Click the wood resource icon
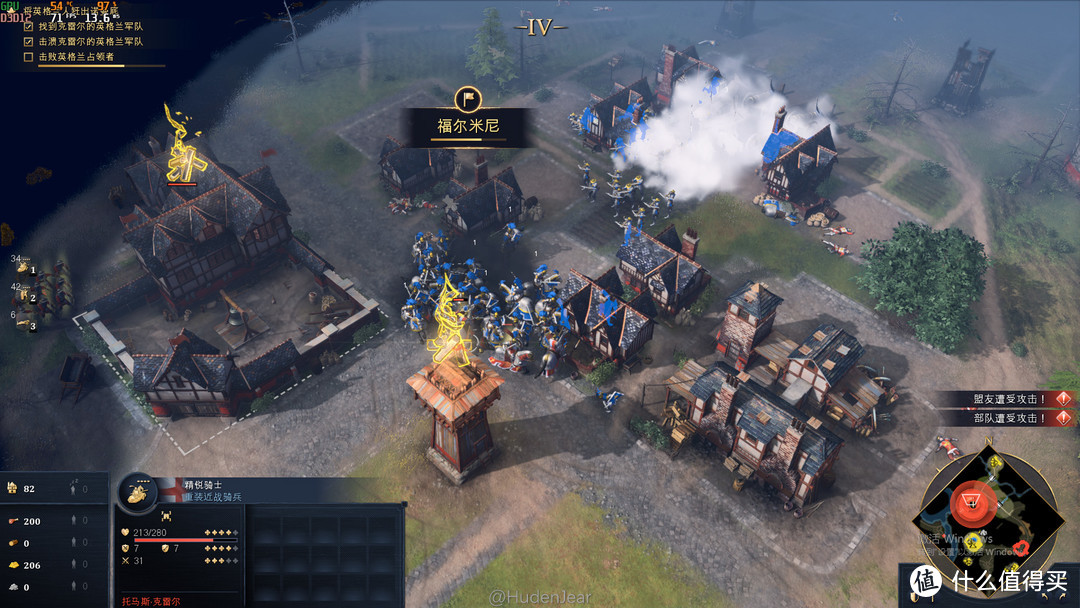 point(13,543)
